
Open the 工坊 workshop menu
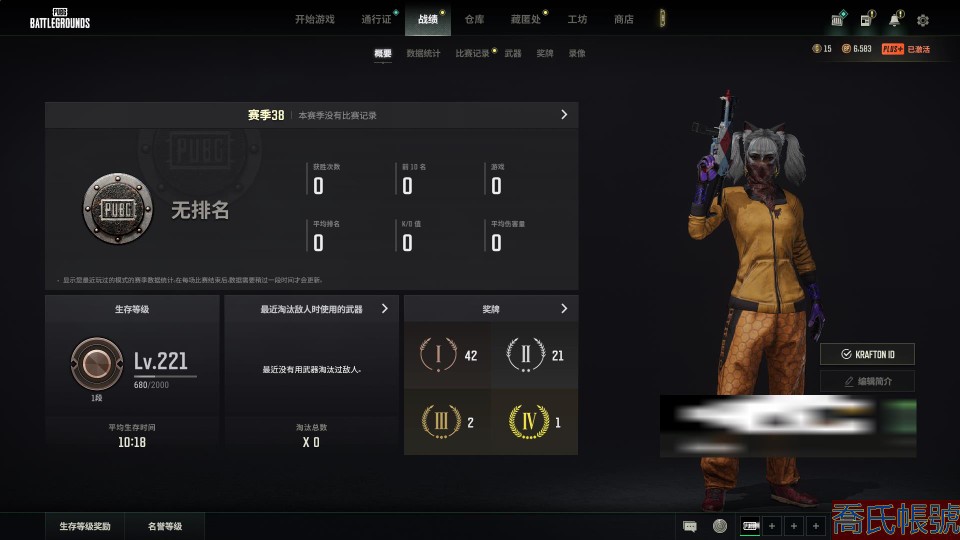(x=577, y=19)
